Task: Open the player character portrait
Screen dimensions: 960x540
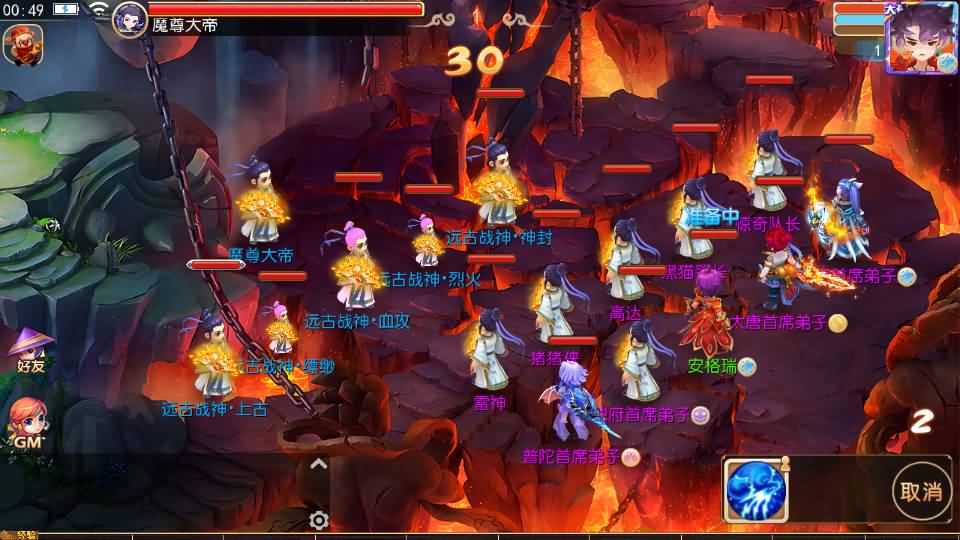Action: point(920,38)
